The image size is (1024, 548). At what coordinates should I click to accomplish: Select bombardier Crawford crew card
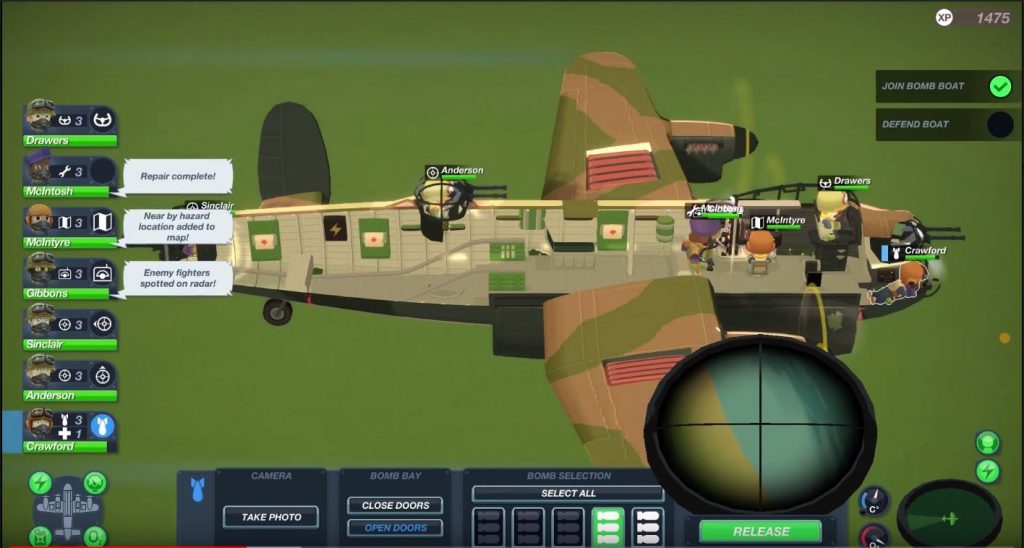(70, 432)
